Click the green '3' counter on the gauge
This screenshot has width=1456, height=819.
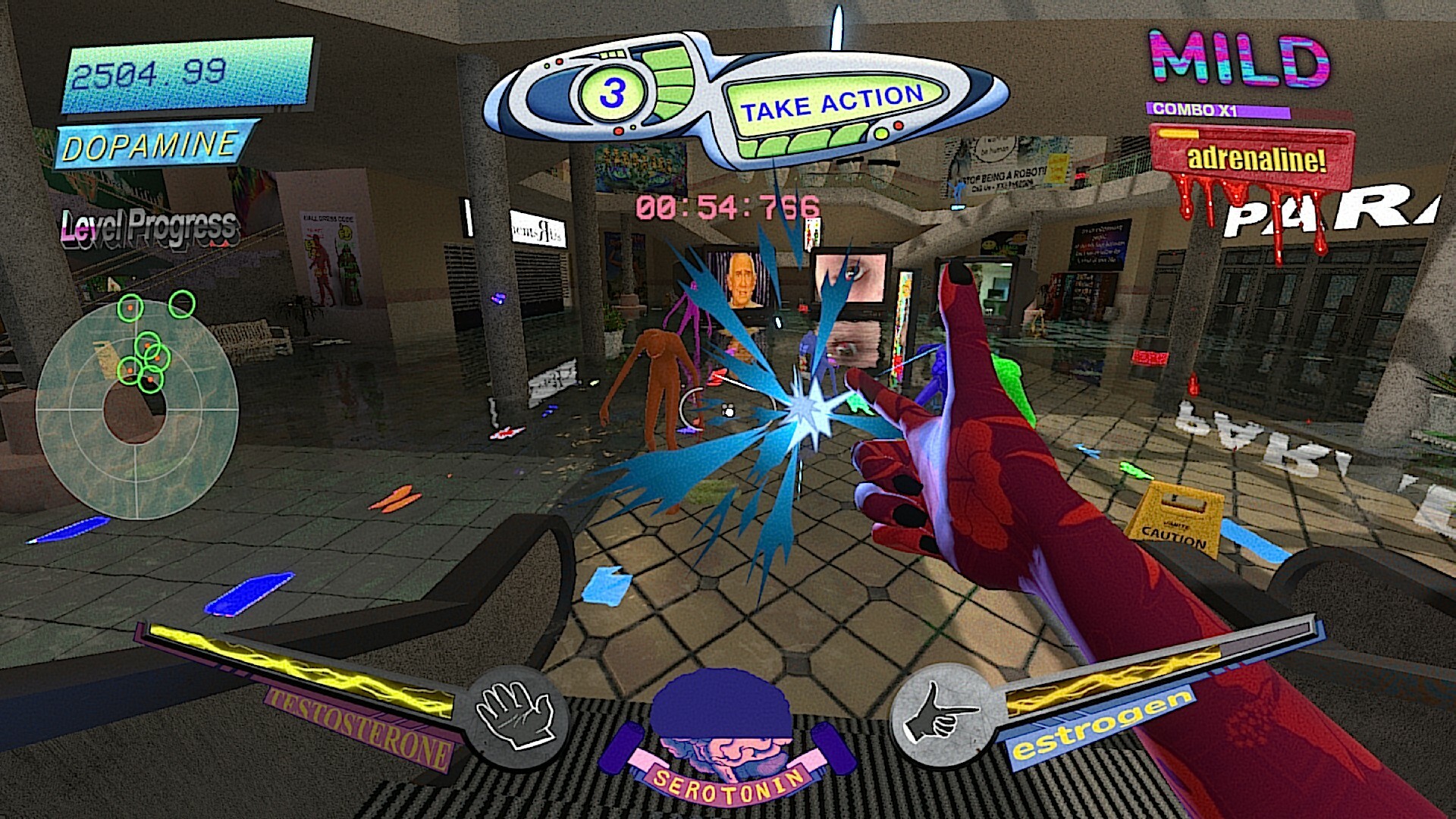[614, 94]
